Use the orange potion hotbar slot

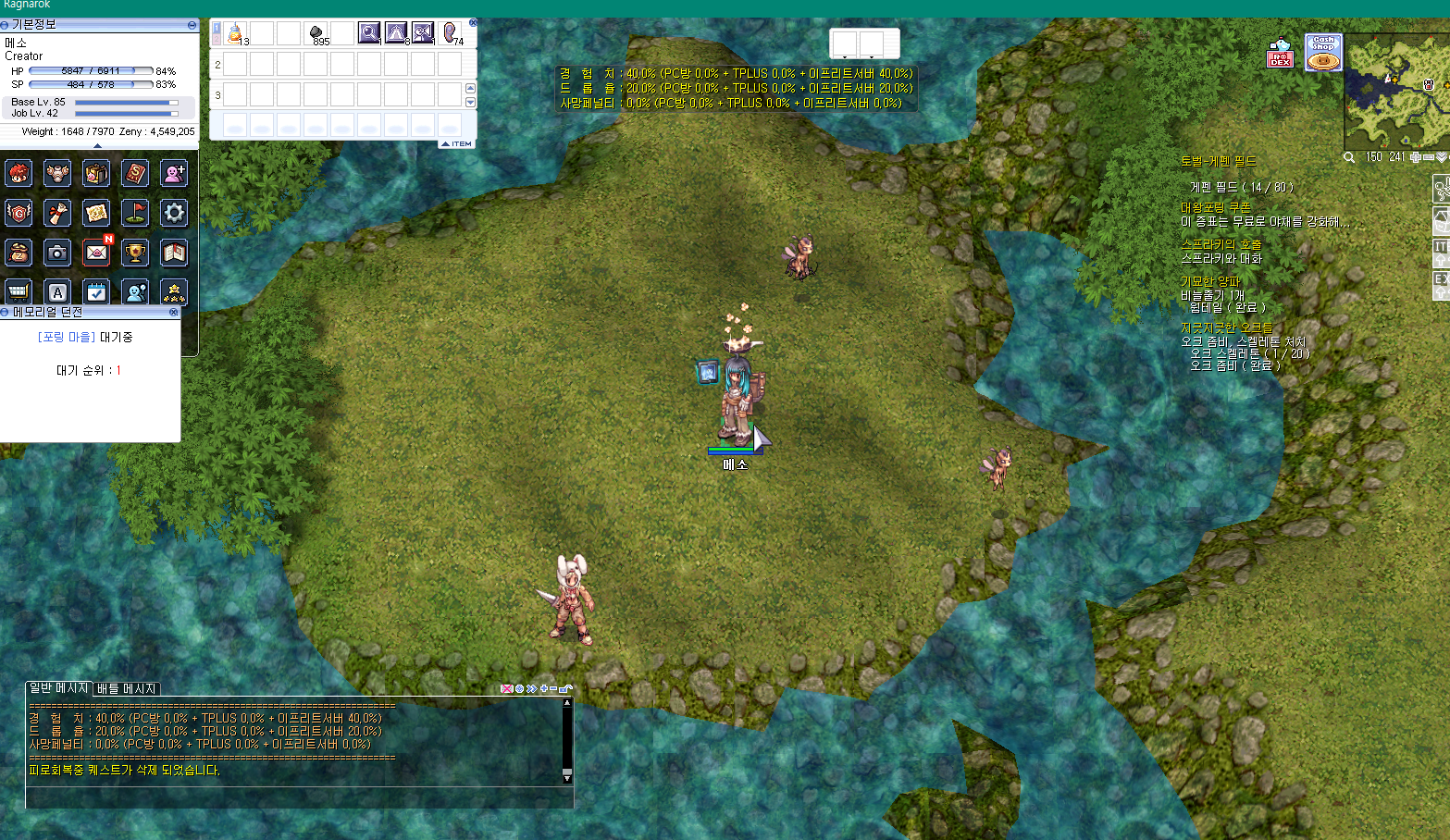pyautogui.click(x=235, y=33)
